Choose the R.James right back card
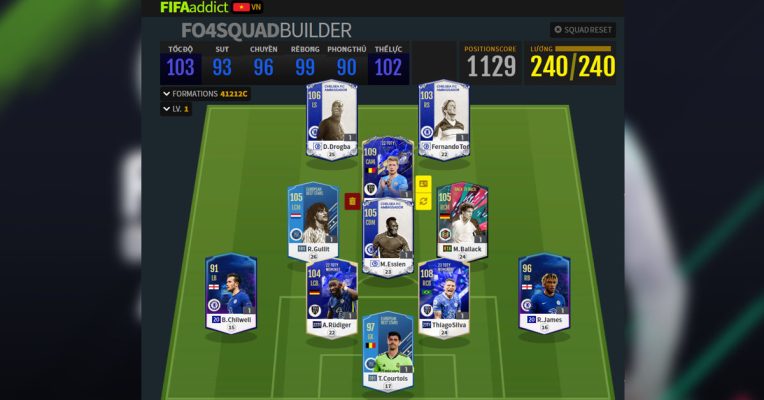The height and width of the screenshot is (400, 764). click(x=544, y=293)
